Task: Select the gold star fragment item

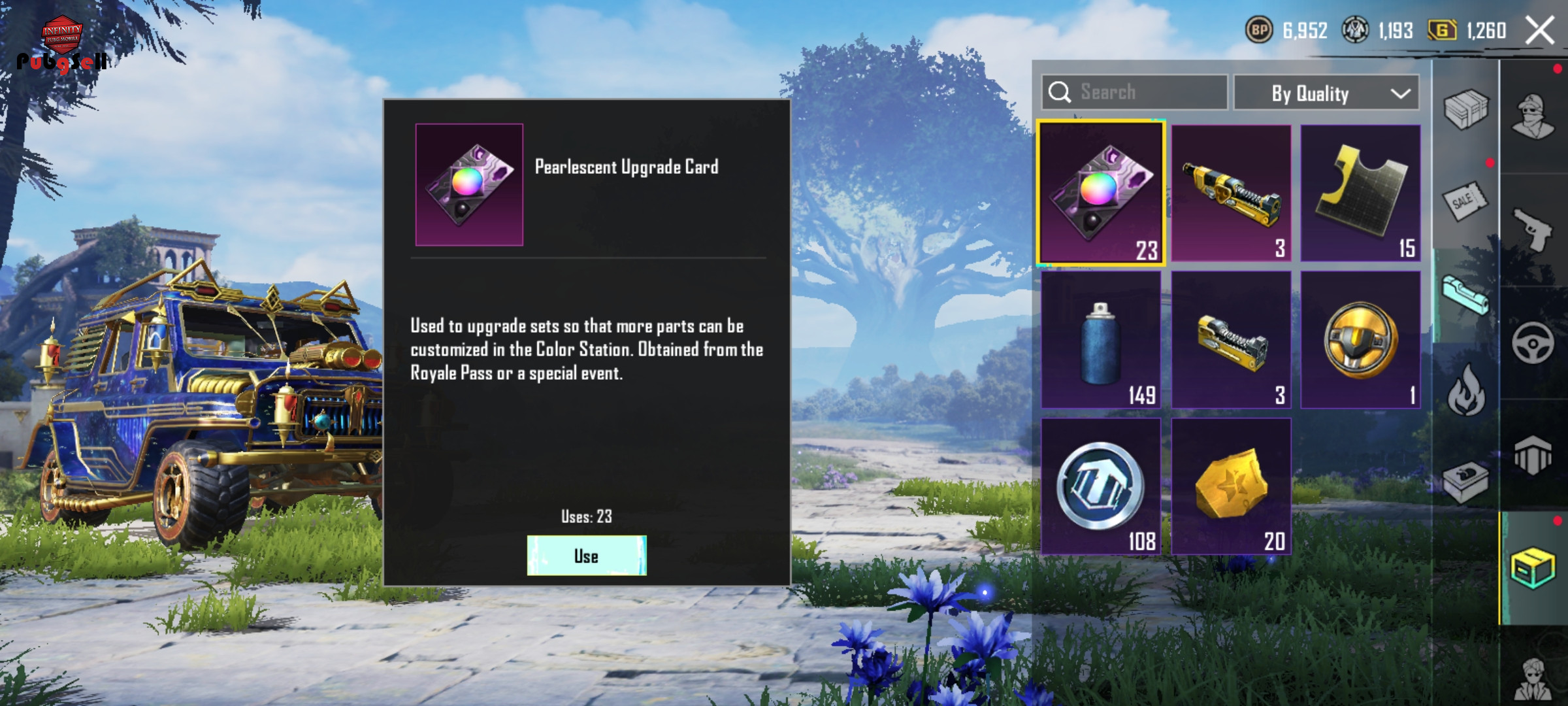Action: [1231, 486]
